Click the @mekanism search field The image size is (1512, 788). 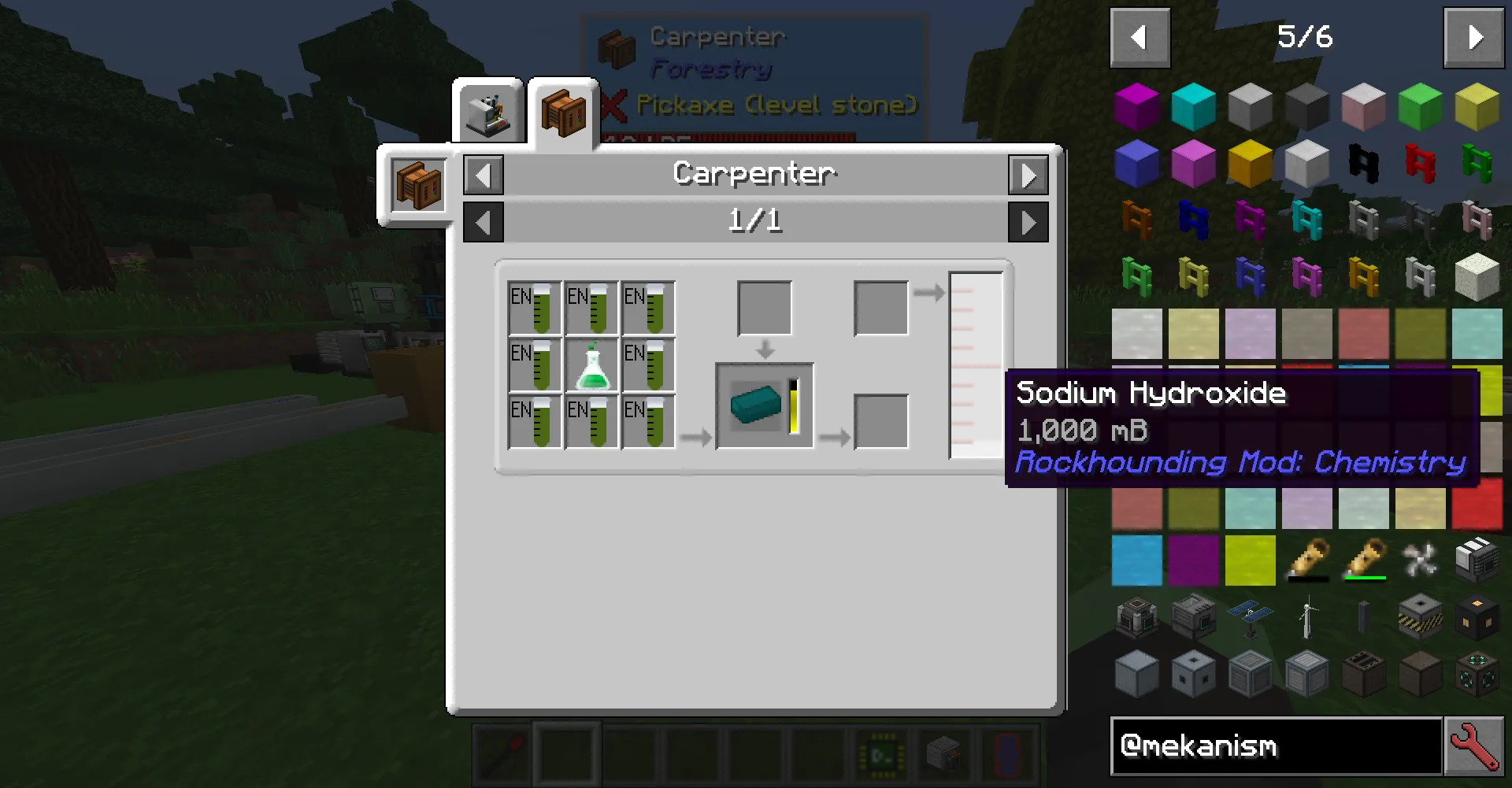[x=1276, y=746]
